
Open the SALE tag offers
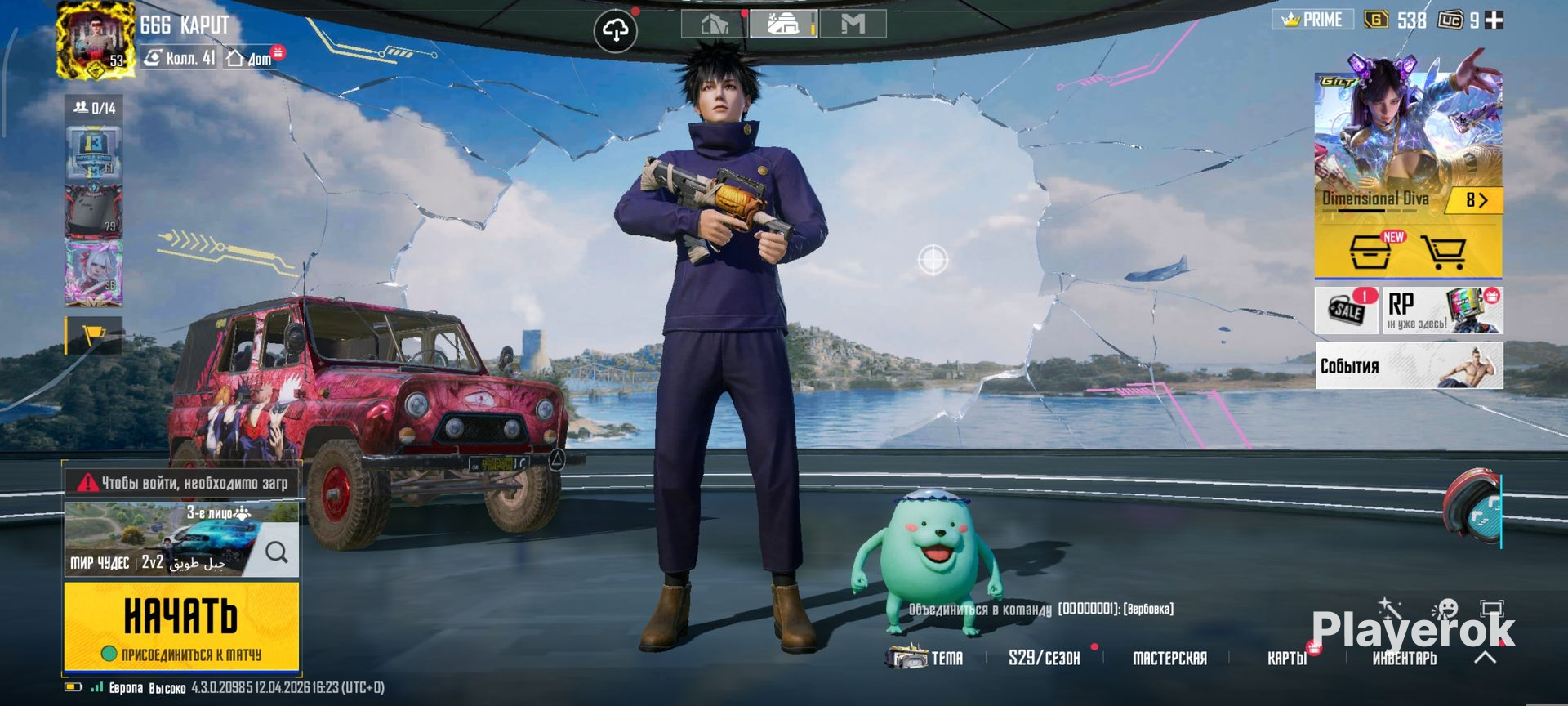tap(1346, 311)
